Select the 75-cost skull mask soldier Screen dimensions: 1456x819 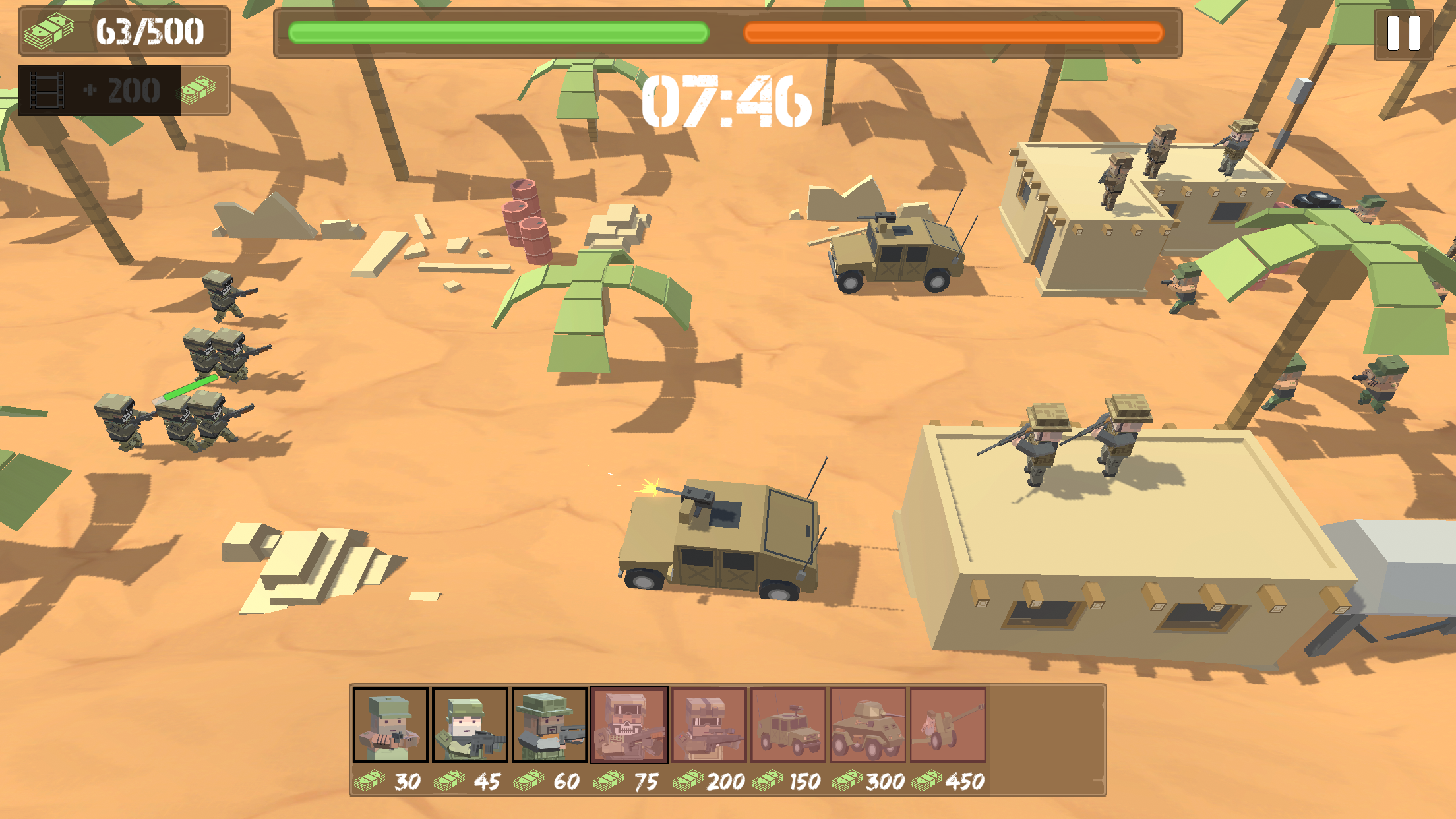(x=629, y=725)
